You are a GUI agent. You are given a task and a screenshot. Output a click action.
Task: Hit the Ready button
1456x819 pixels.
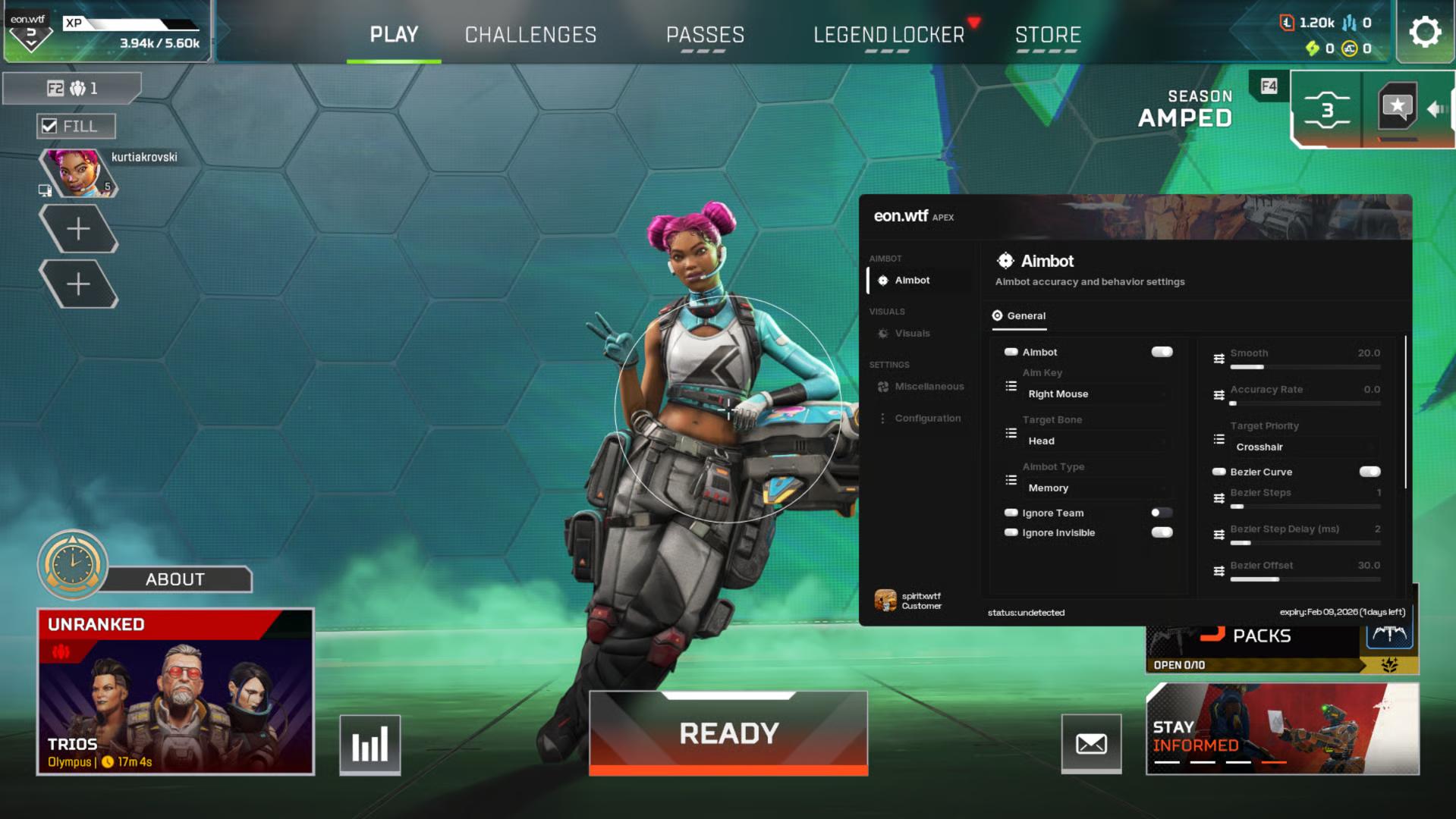(728, 733)
